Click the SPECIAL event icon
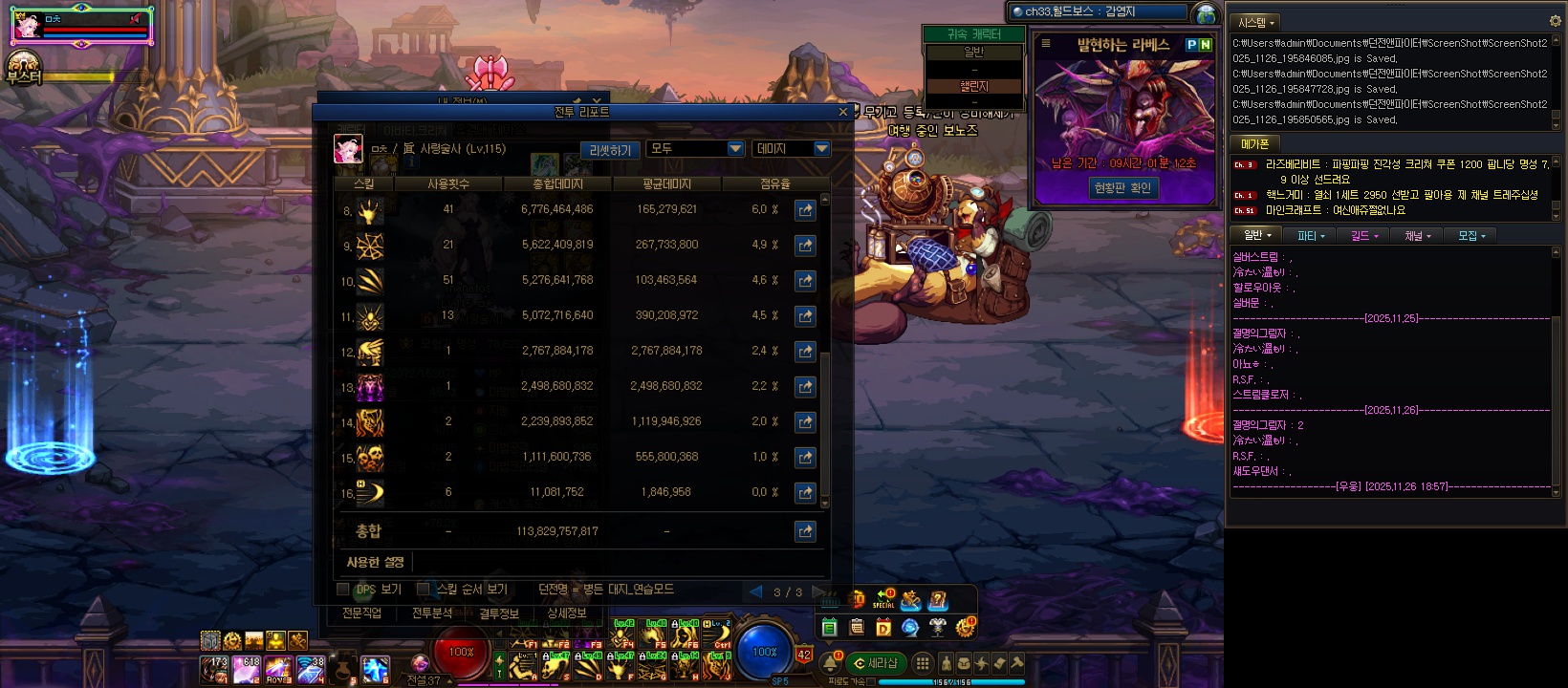1568x688 pixels. tap(883, 599)
